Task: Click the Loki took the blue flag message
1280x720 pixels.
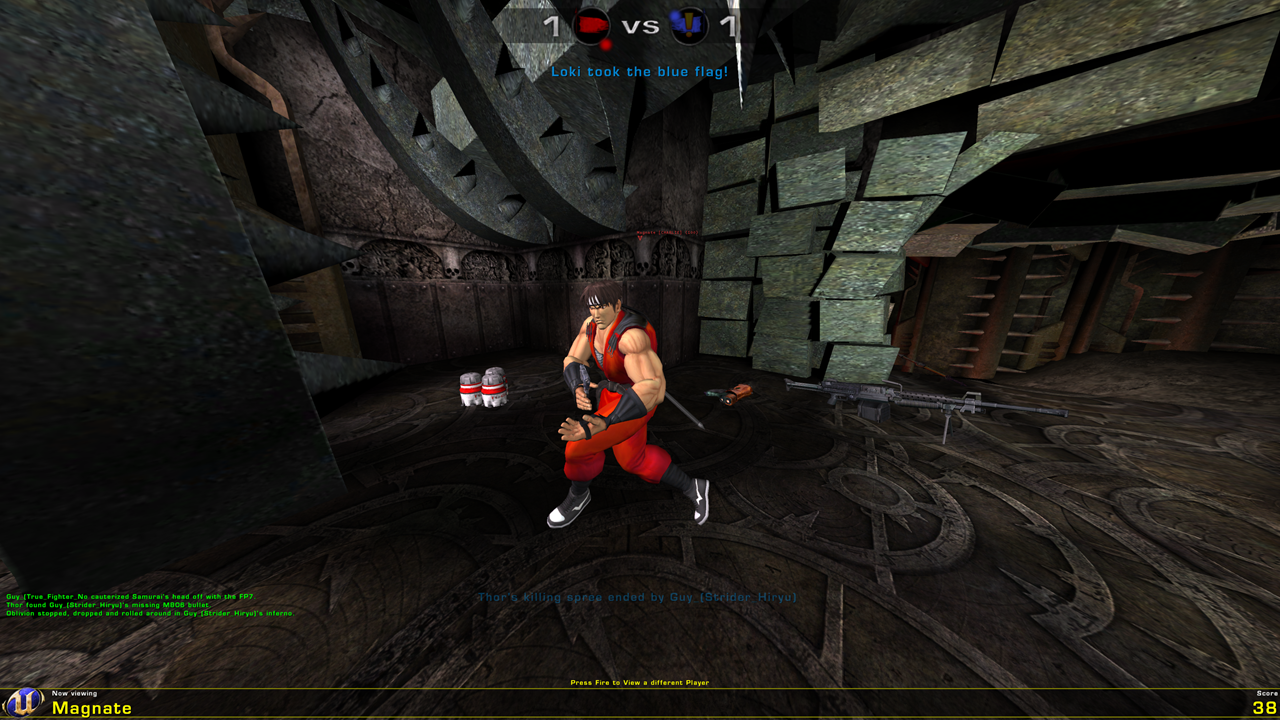Action: click(x=639, y=70)
